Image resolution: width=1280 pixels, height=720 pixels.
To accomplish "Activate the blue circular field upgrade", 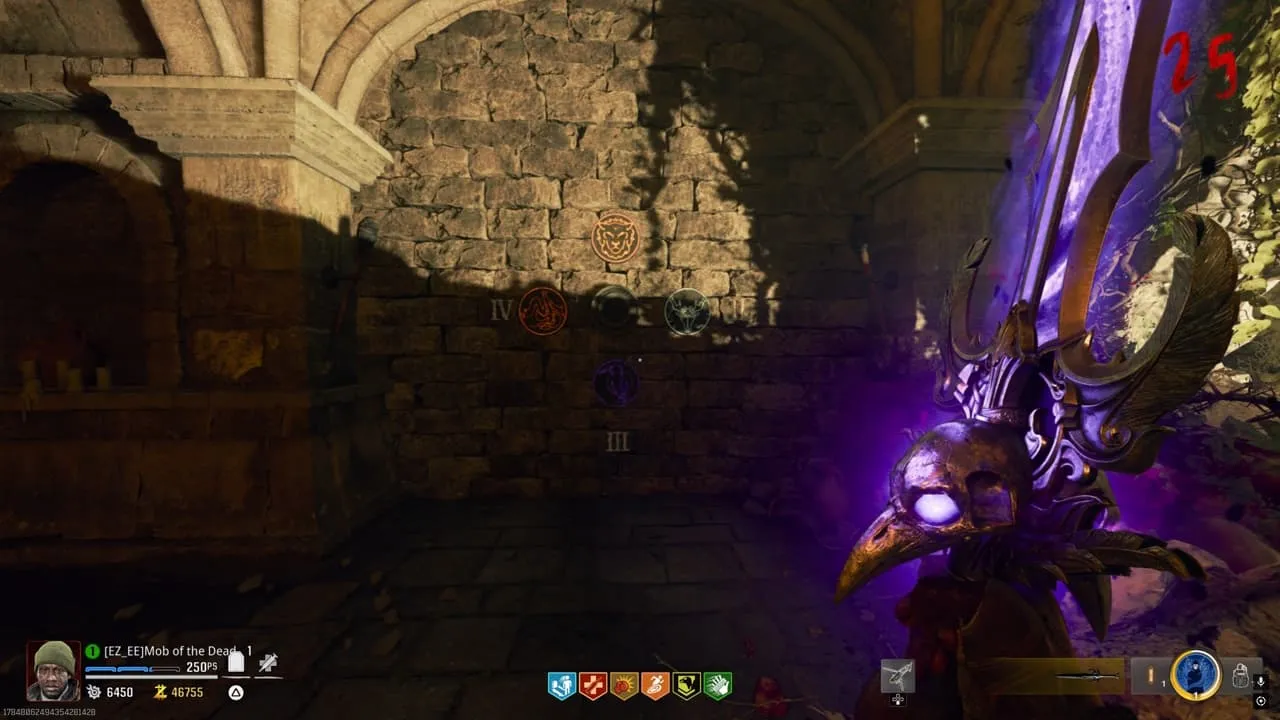I will click(1195, 675).
